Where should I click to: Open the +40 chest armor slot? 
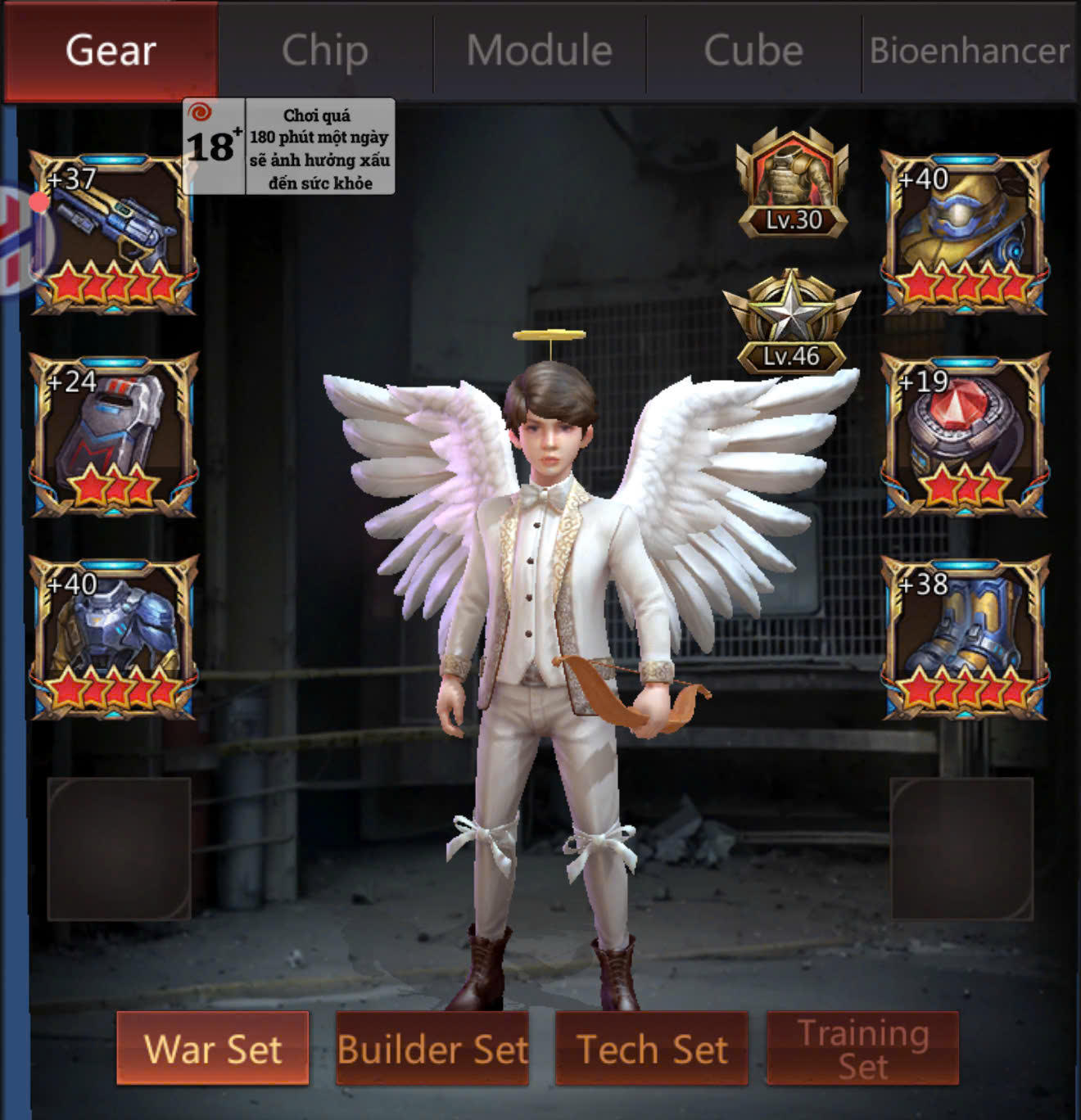click(x=113, y=638)
